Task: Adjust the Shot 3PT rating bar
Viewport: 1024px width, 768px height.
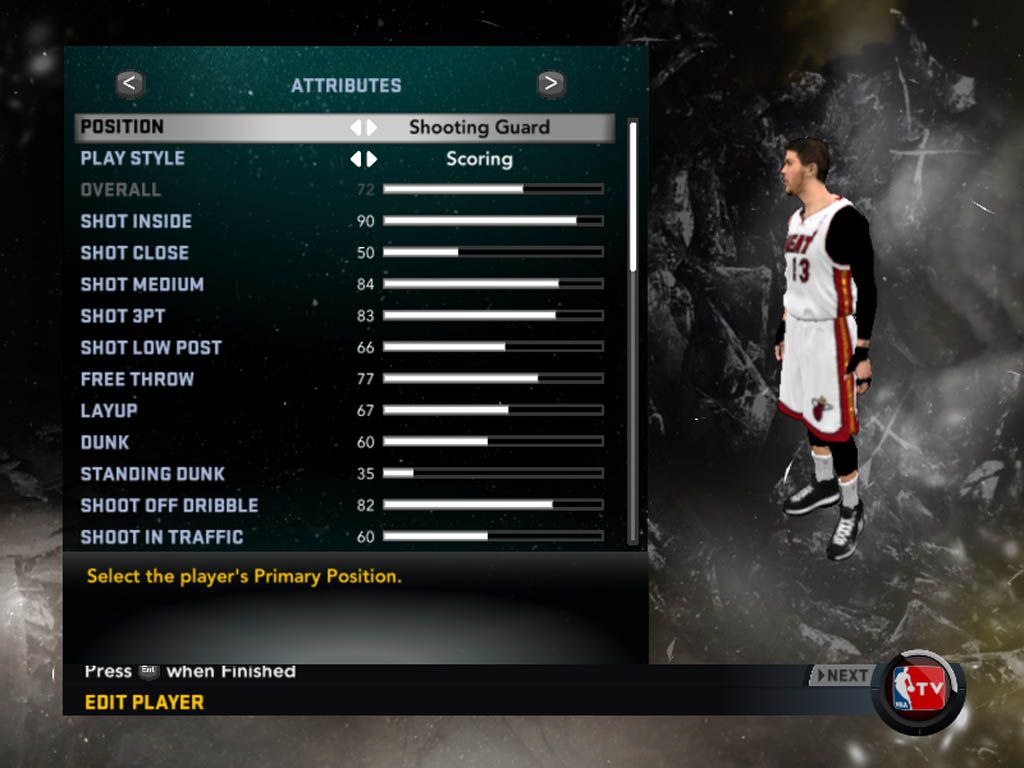Action: pyautogui.click(x=492, y=316)
